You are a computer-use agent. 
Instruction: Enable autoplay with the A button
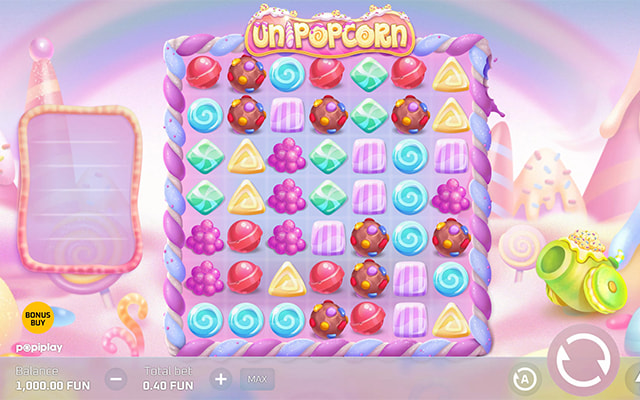point(523,379)
